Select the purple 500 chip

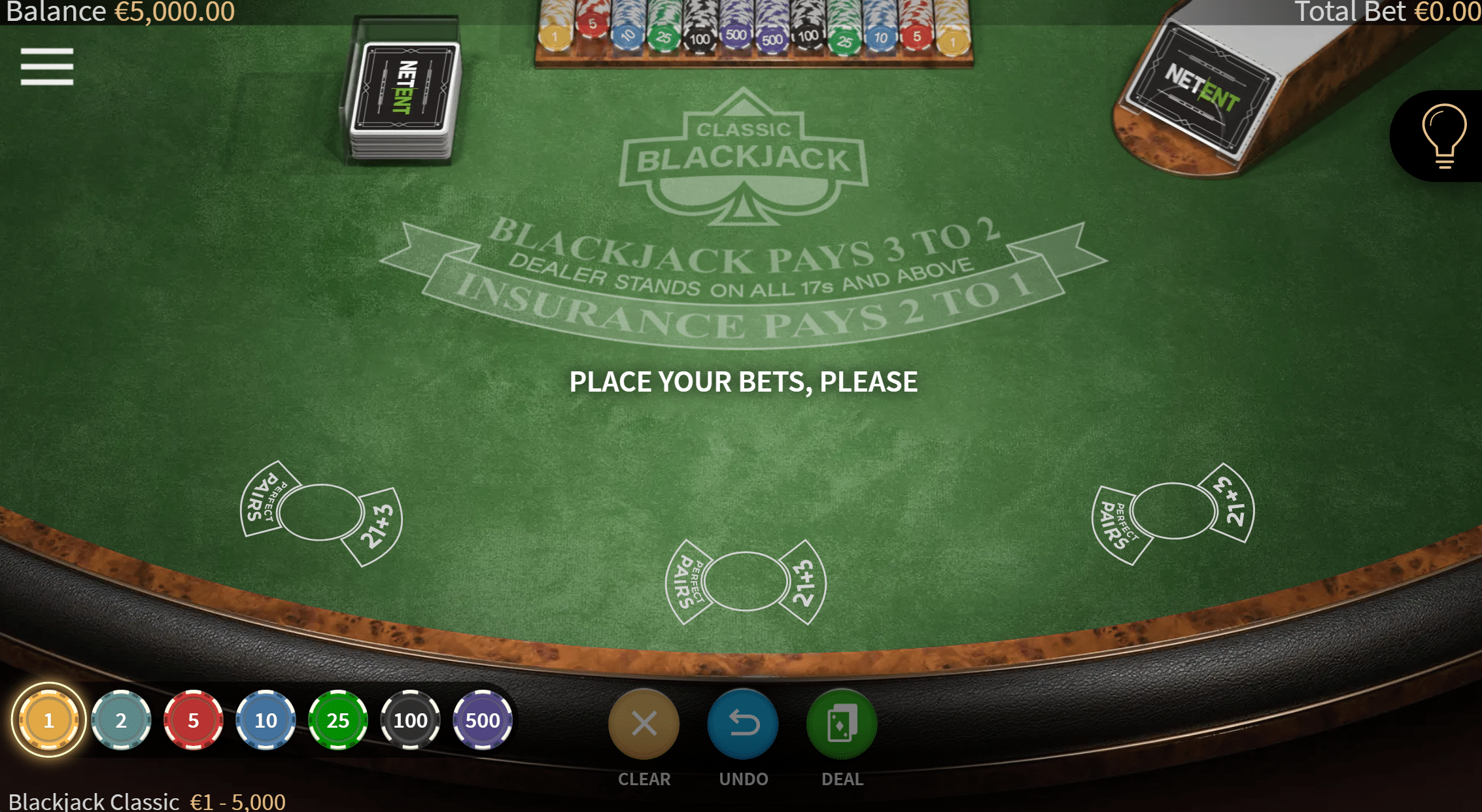pyautogui.click(x=483, y=720)
